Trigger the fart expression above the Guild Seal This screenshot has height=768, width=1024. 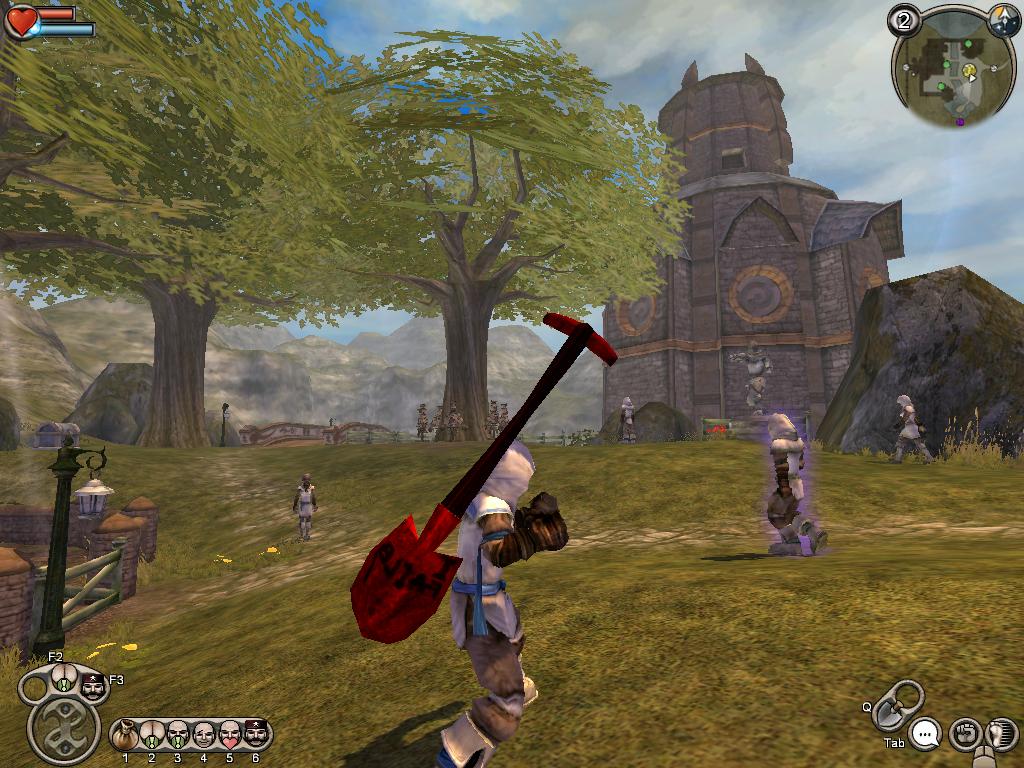click(63, 683)
